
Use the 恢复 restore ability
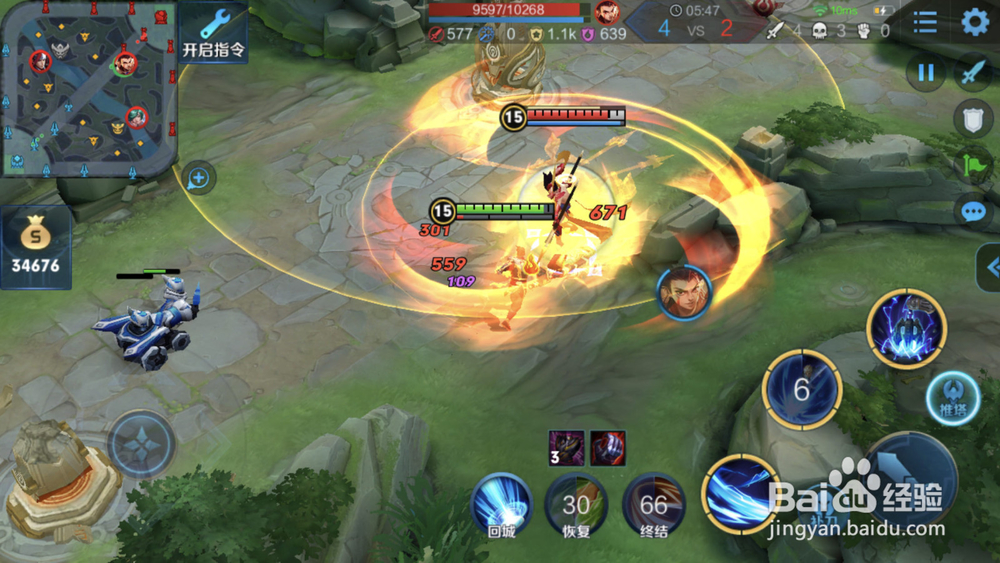point(576,504)
